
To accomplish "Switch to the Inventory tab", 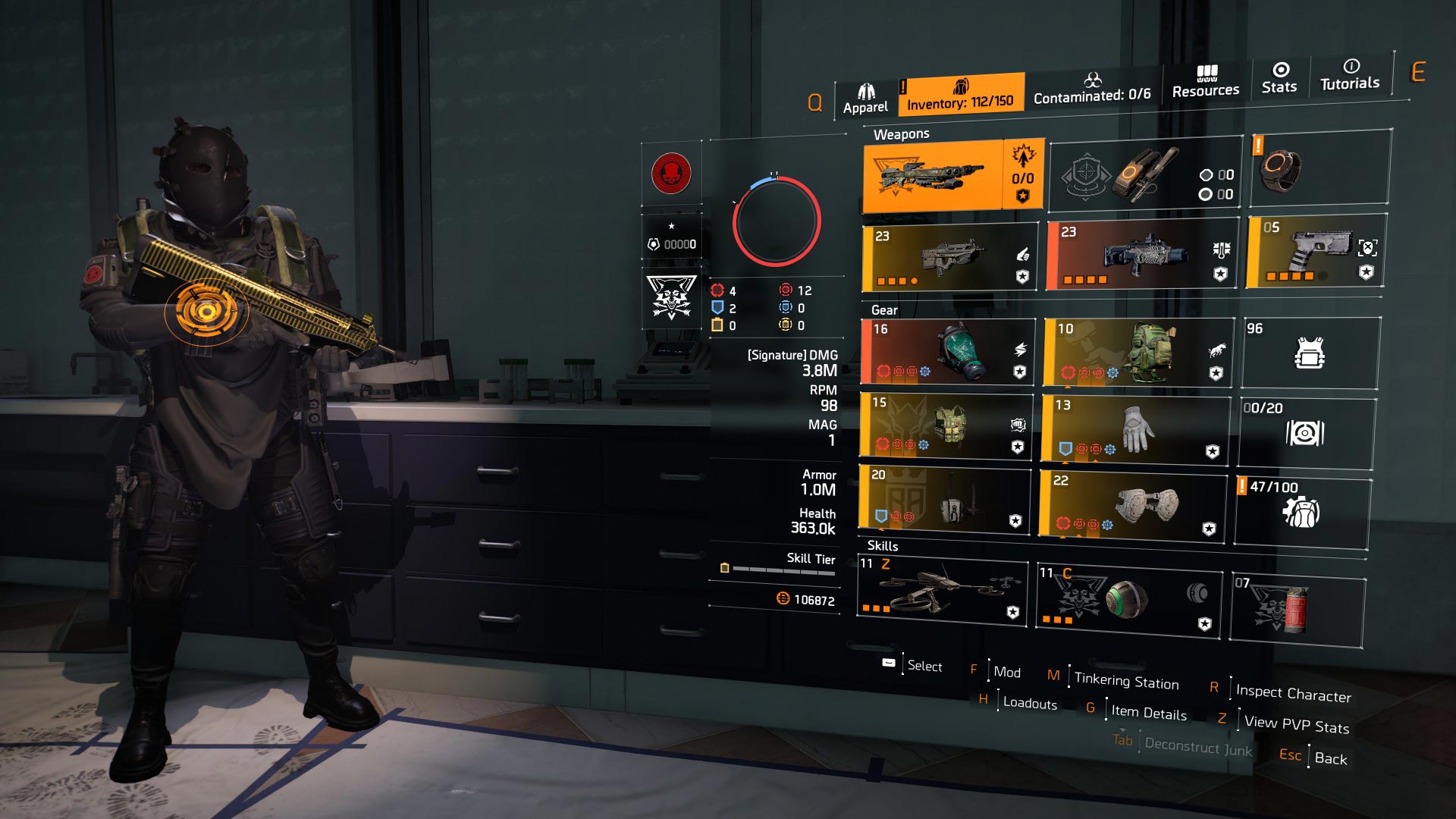I will (x=960, y=95).
